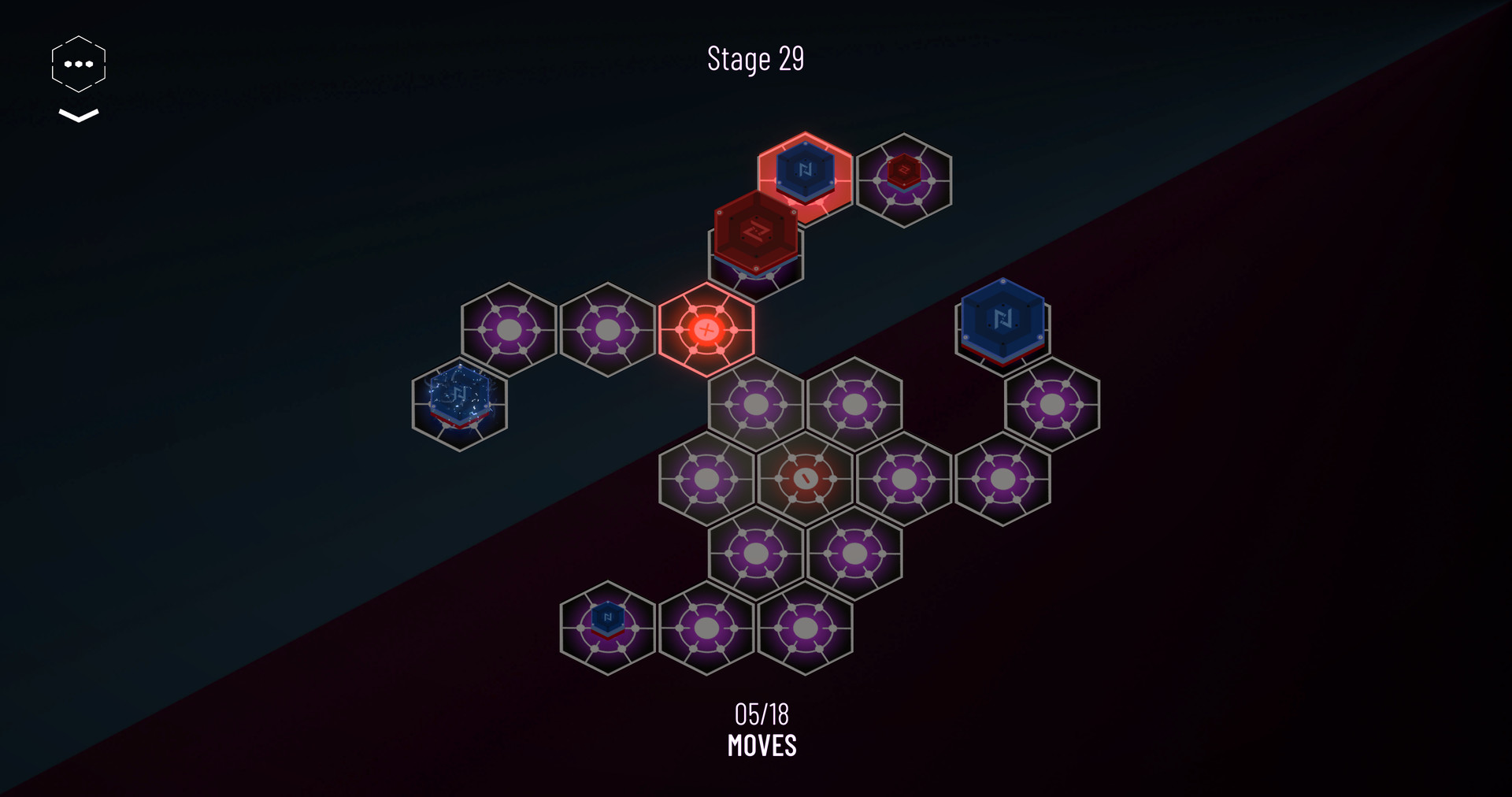1512x797 pixels.
Task: Click the Stage 29 title
Action: click(755, 59)
